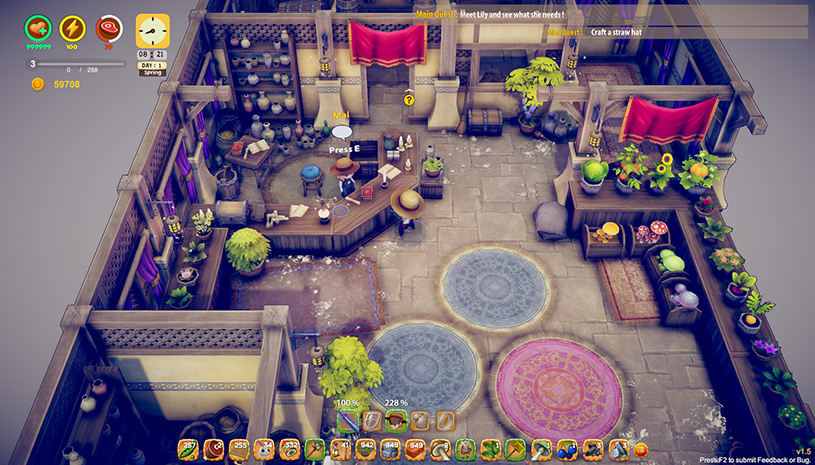Image resolution: width=815 pixels, height=465 pixels.
Task: Select the gray stone block hotbar slot
Action: [391, 449]
